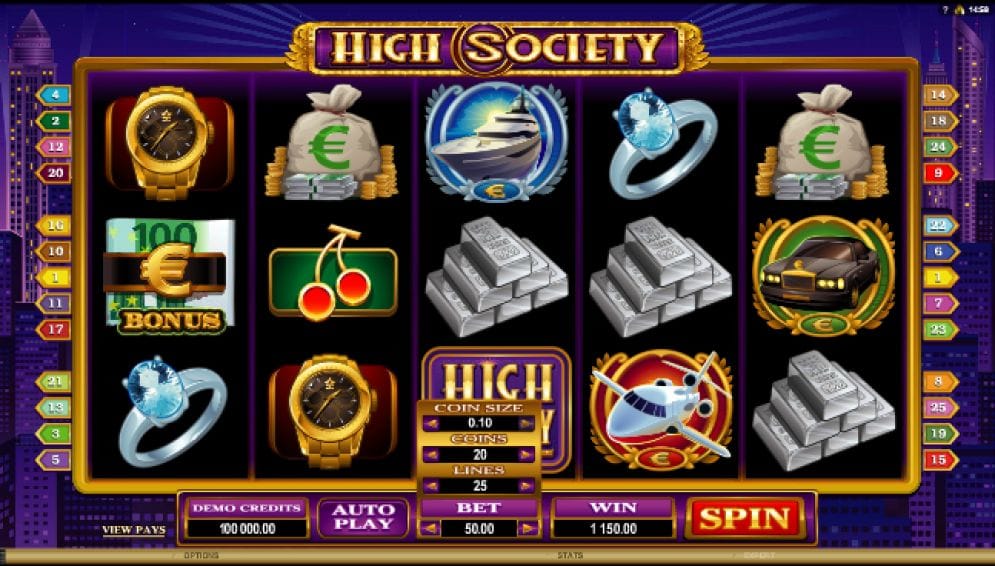Increase the coin size with right arrow

coord(527,424)
